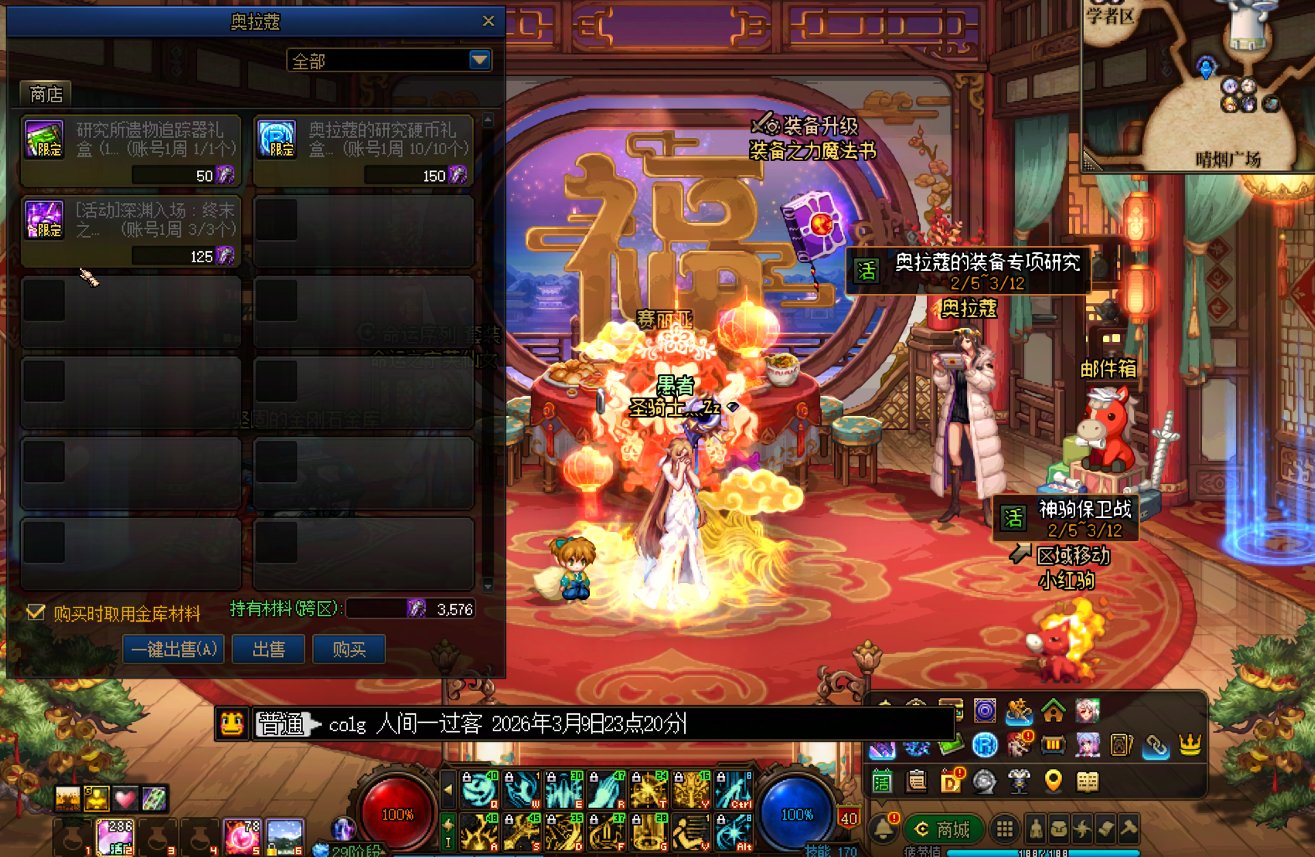Click the 购买 buy button
The height and width of the screenshot is (857, 1315).
pos(349,649)
